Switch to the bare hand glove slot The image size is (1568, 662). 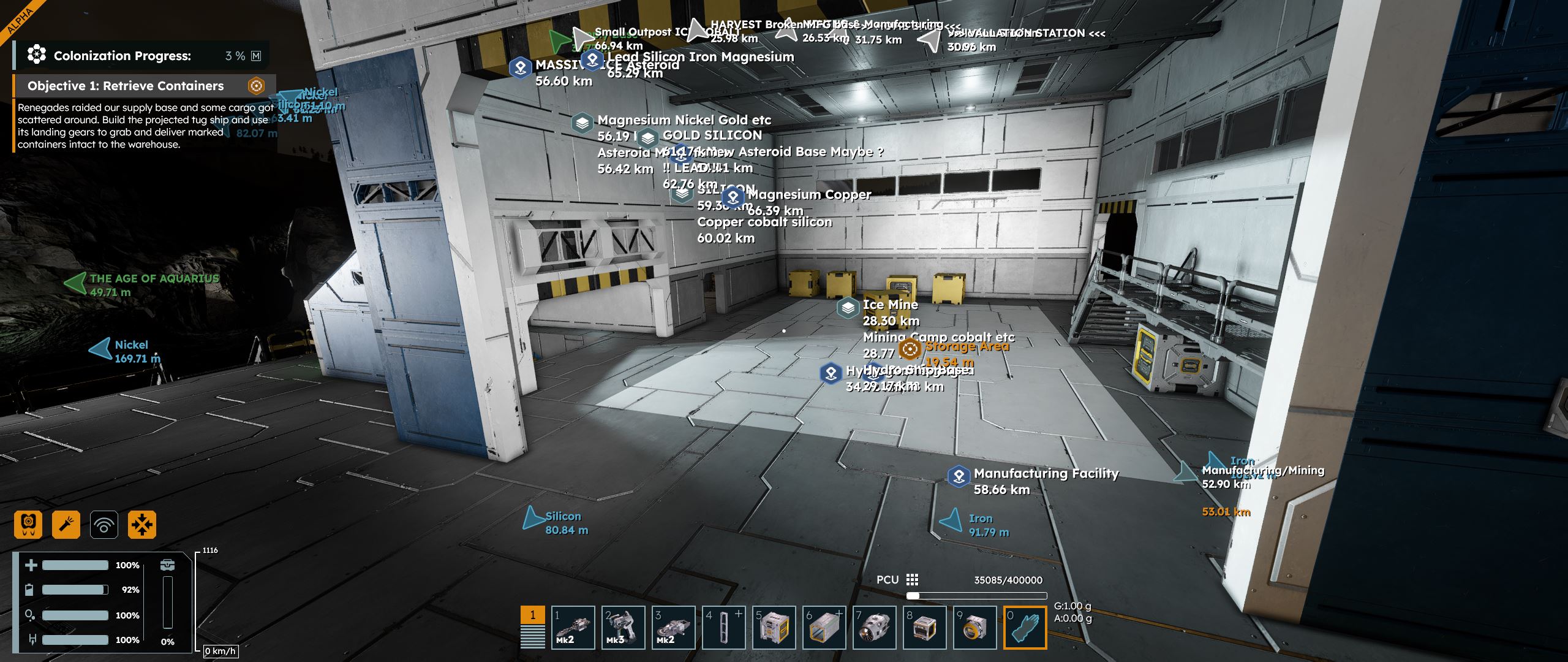pos(1025,627)
